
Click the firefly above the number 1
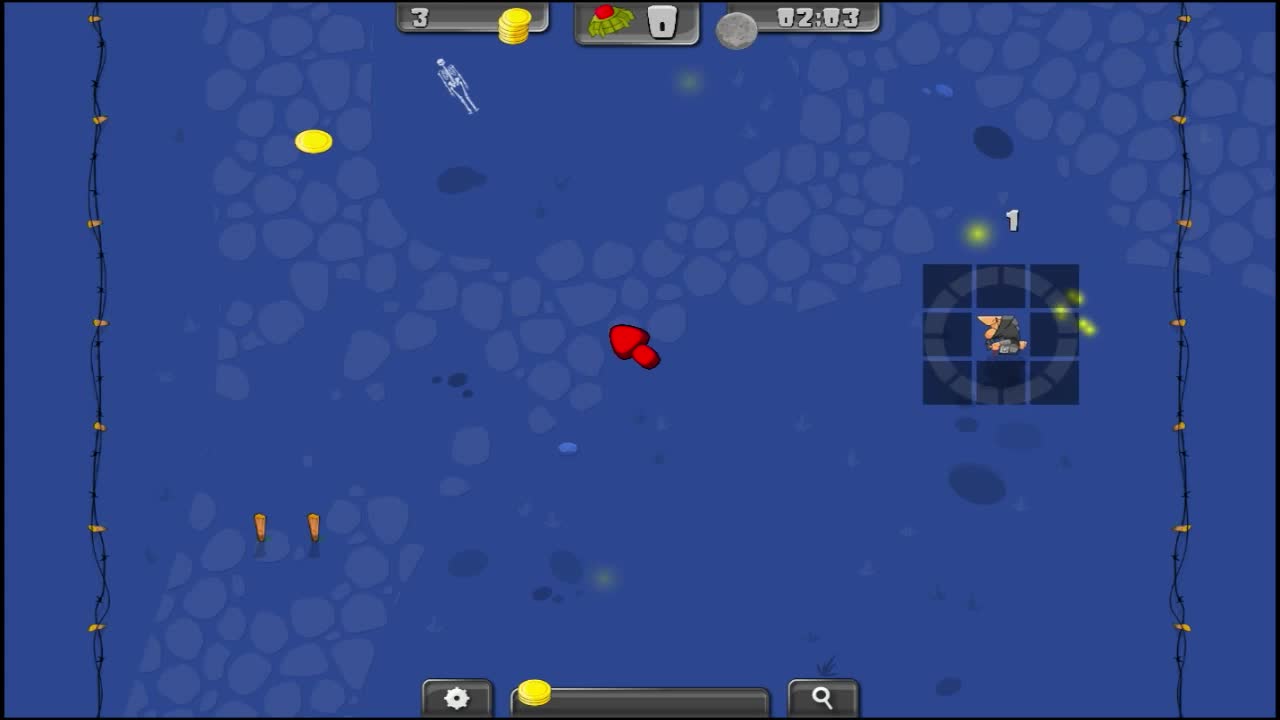pyautogui.click(x=977, y=232)
